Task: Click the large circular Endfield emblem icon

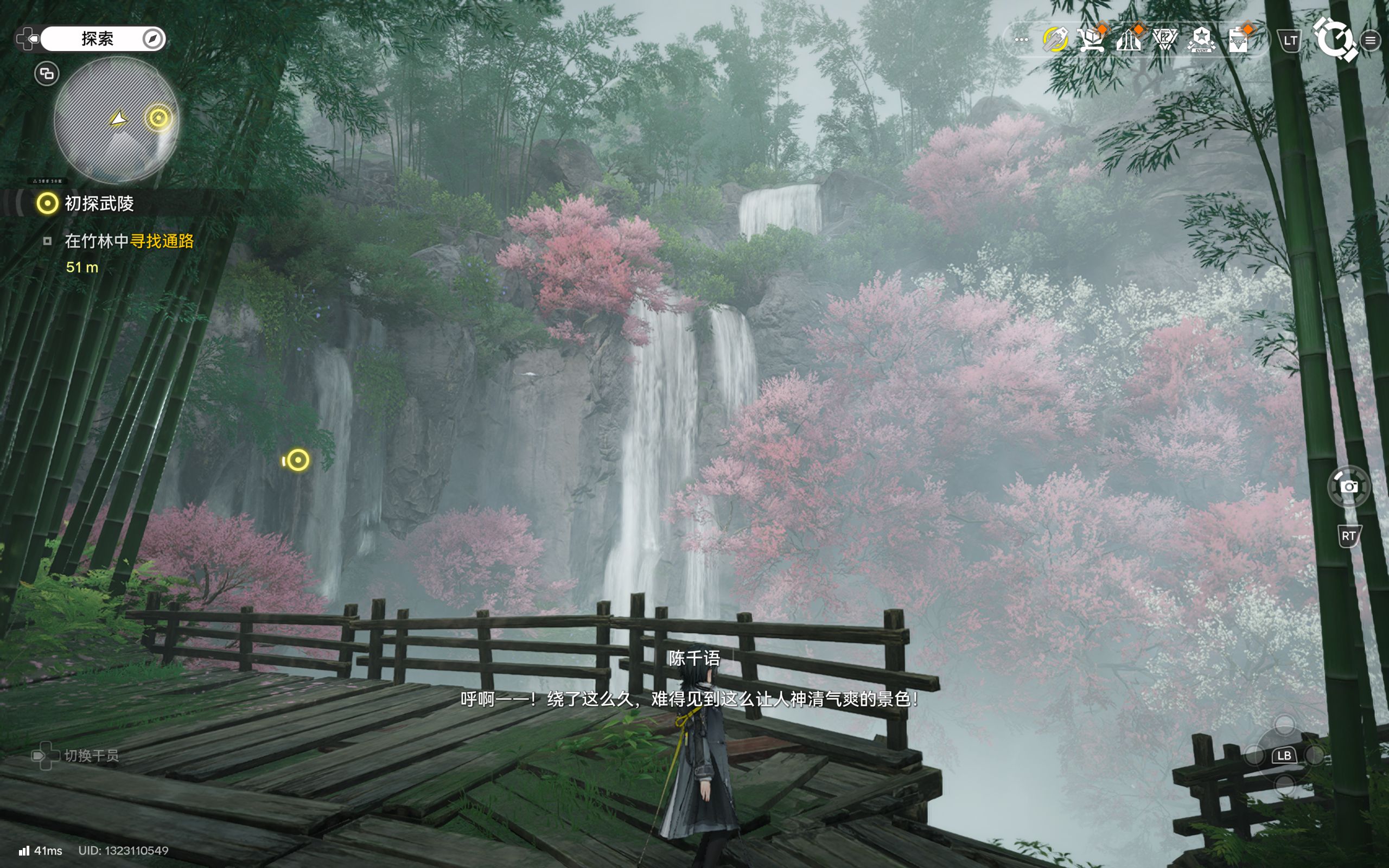Action: point(1334,39)
